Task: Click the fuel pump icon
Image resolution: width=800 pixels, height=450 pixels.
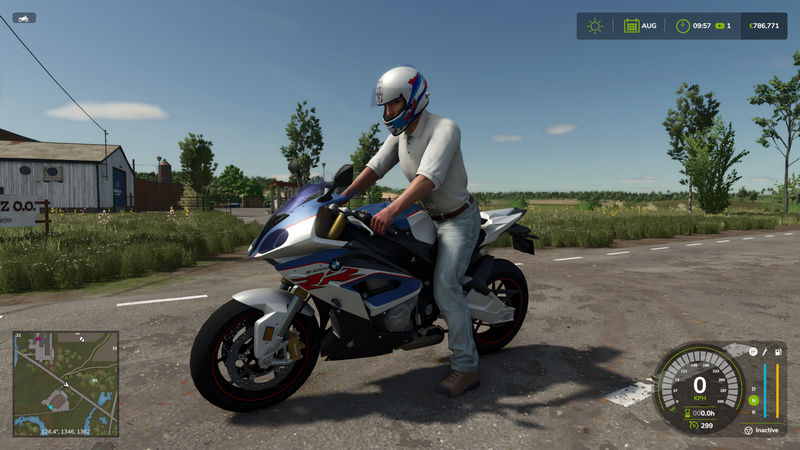Action: coord(778,353)
